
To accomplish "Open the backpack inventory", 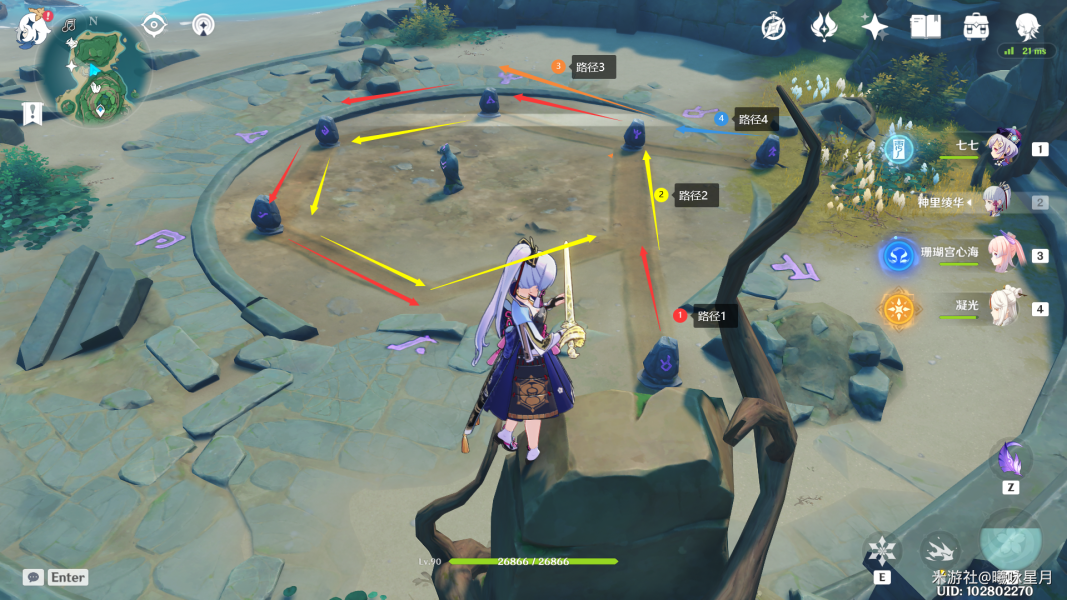I will (x=976, y=27).
